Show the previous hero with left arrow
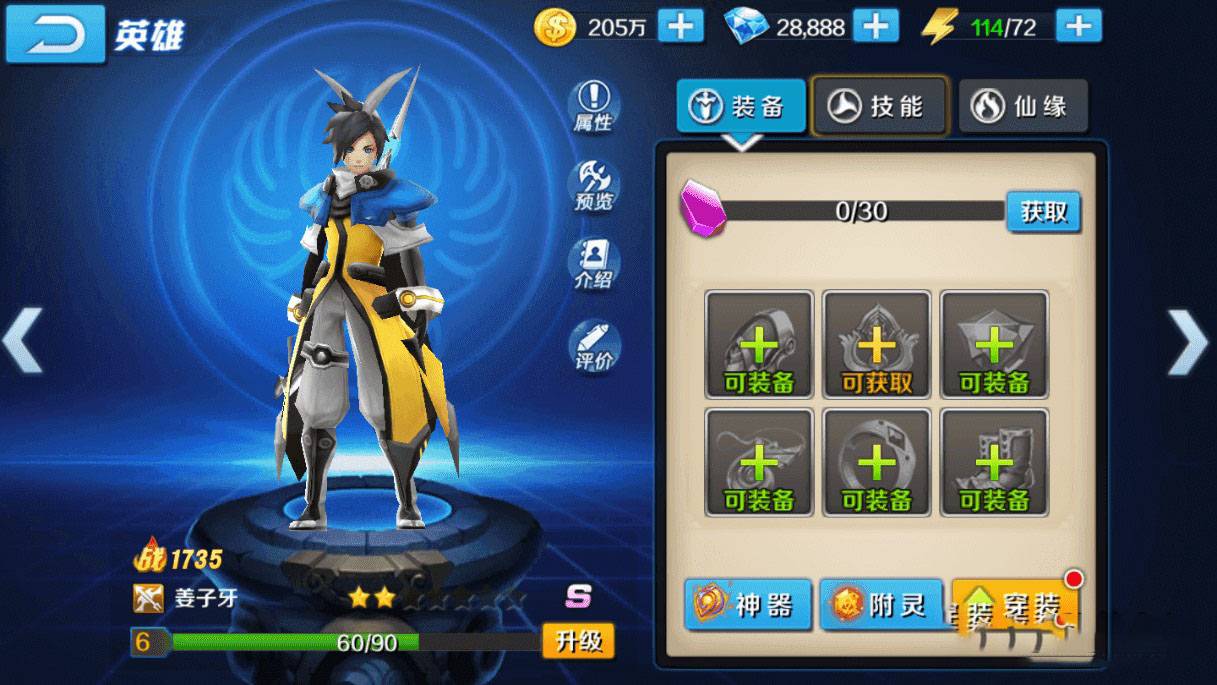The height and width of the screenshot is (685, 1217). pyautogui.click(x=24, y=340)
